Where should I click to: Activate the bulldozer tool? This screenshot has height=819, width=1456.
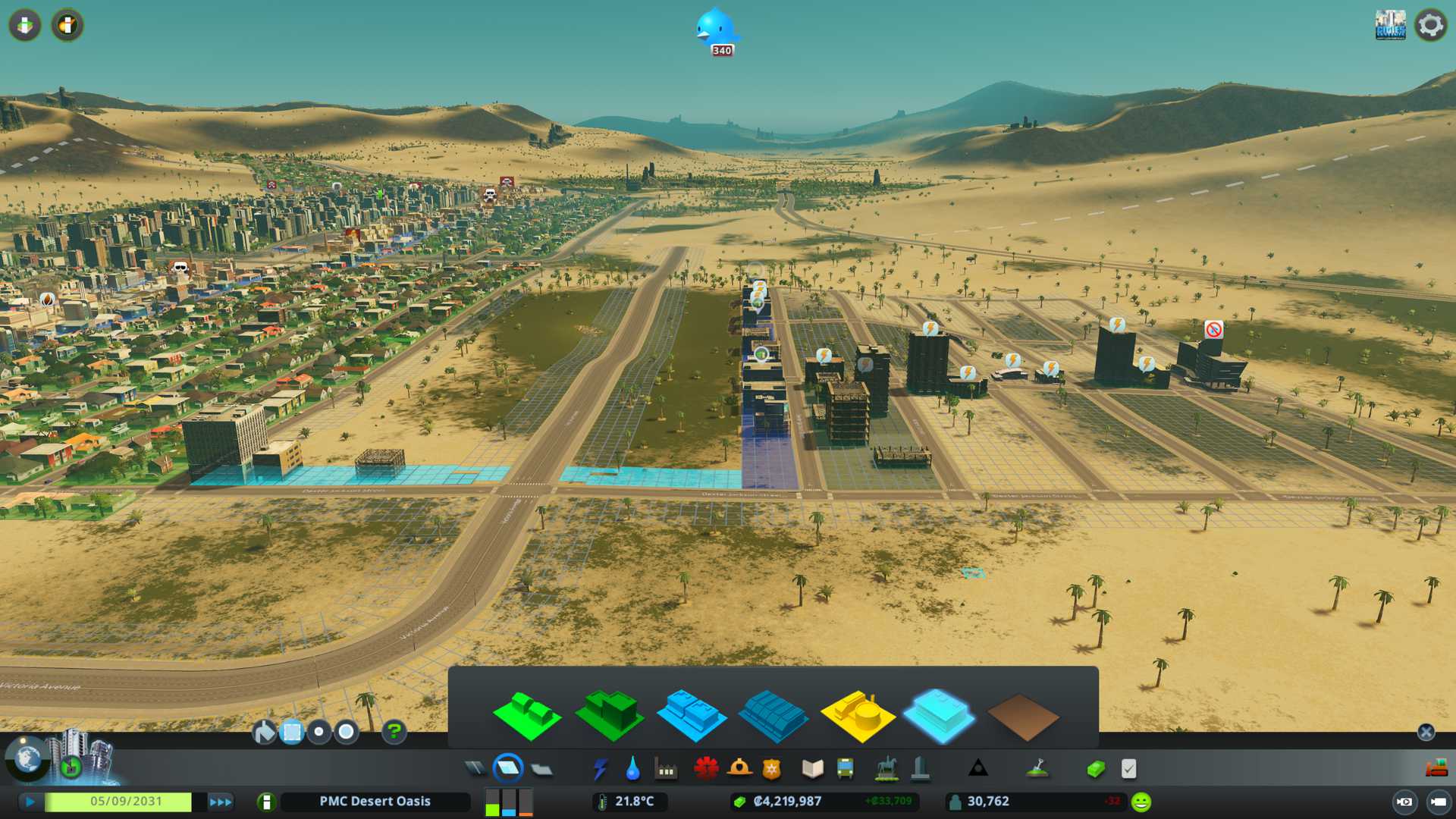click(1436, 769)
